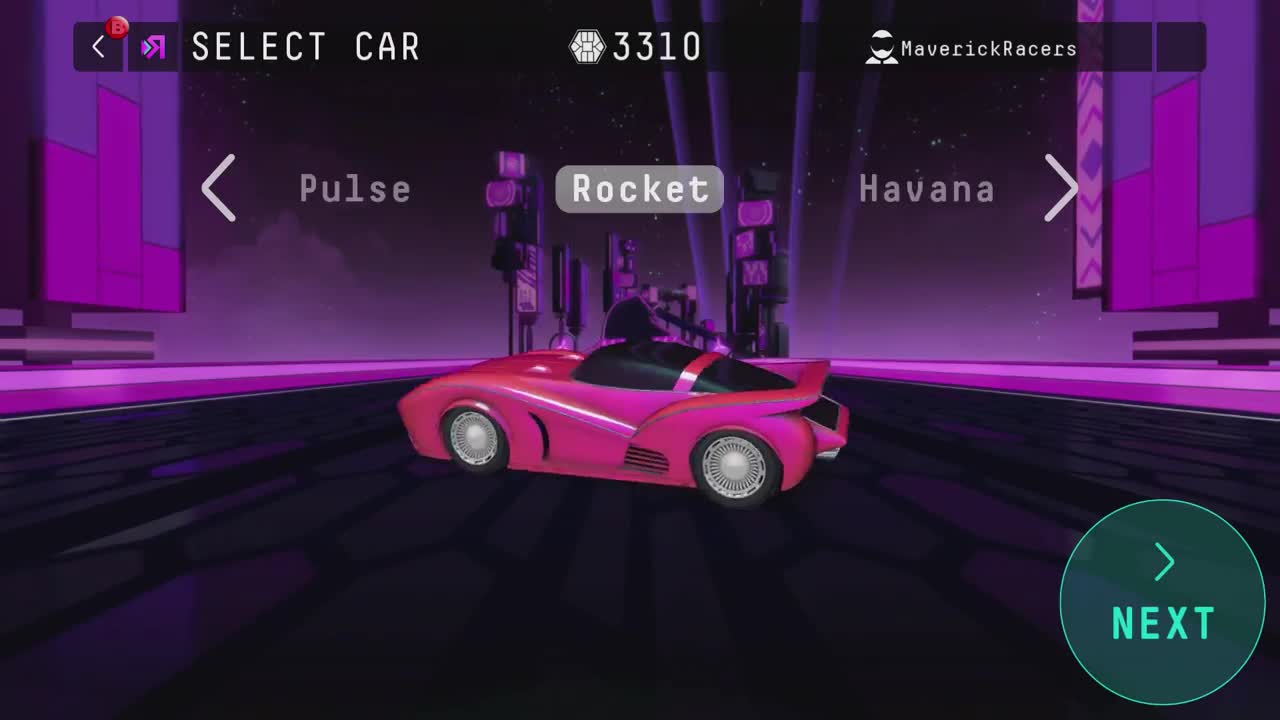Image resolution: width=1280 pixels, height=720 pixels.
Task: Click the back arrow icon
Action: pyautogui.click(x=96, y=46)
